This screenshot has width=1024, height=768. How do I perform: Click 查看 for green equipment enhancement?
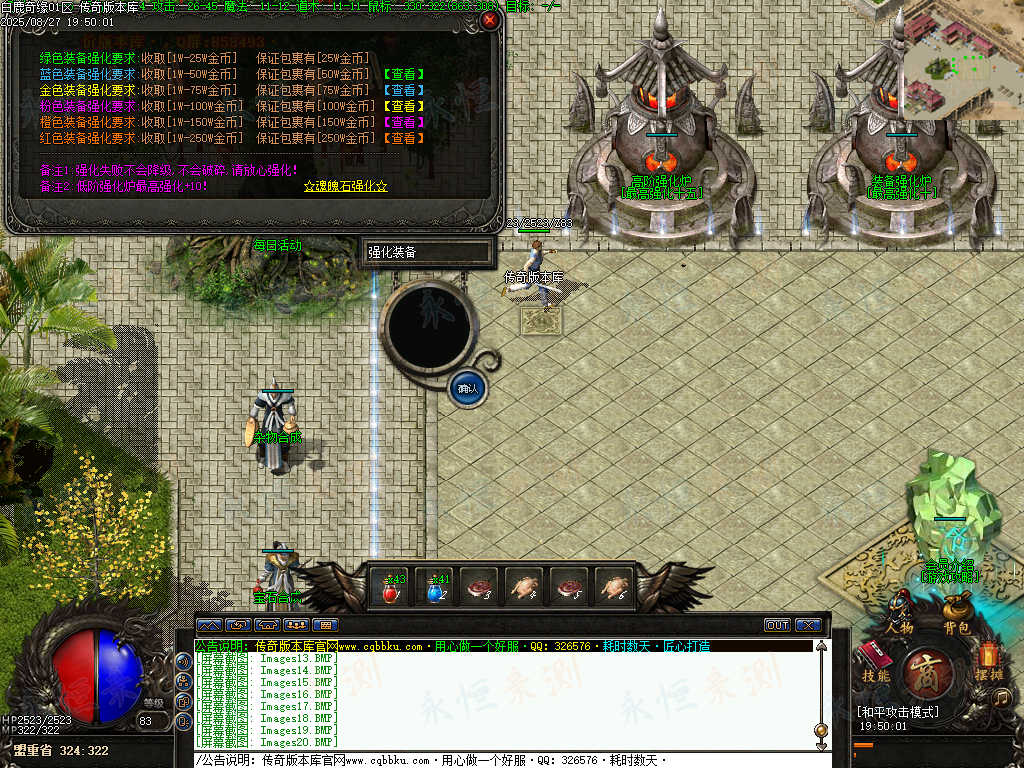pos(403,74)
